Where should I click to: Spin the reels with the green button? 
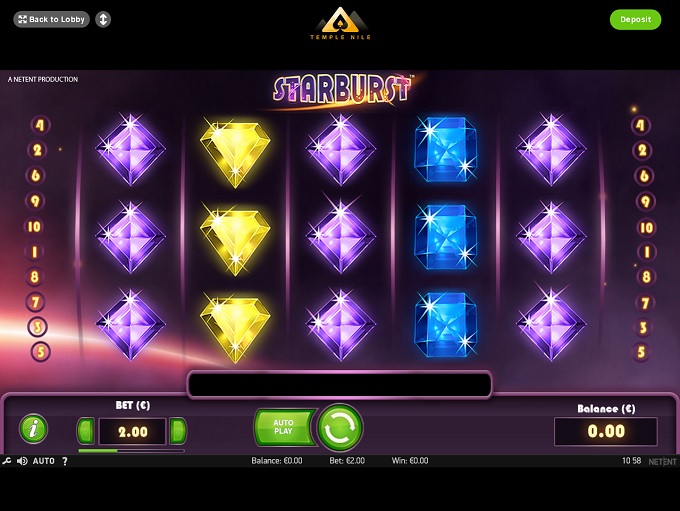point(340,428)
